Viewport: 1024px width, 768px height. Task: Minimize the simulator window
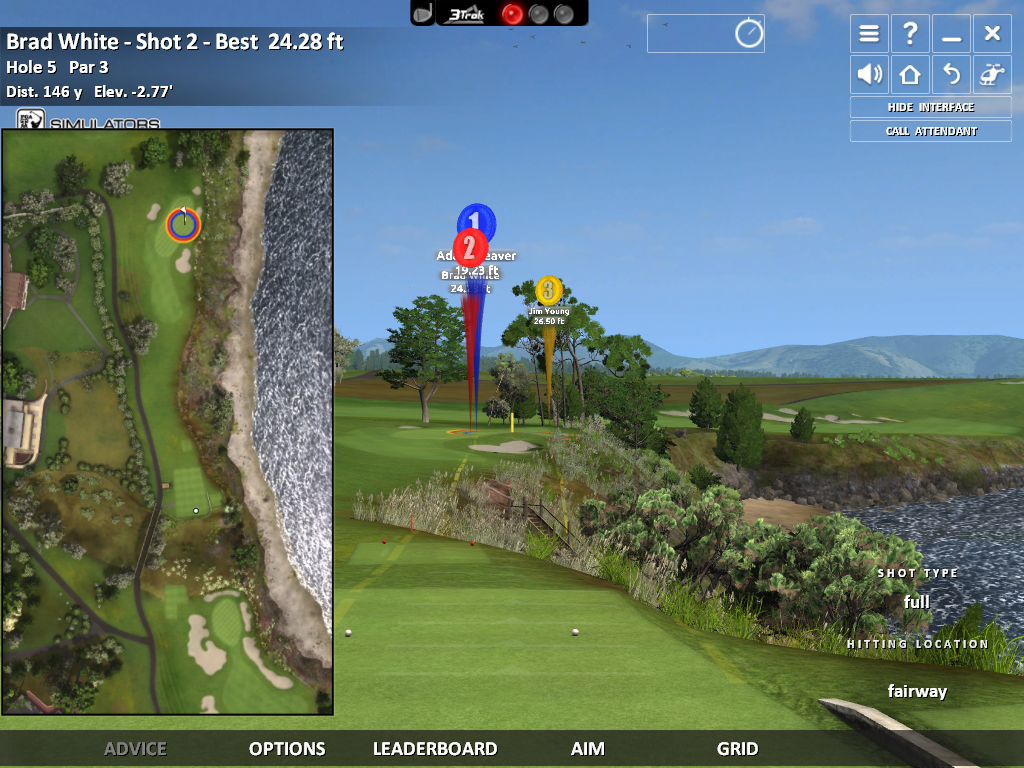point(951,34)
